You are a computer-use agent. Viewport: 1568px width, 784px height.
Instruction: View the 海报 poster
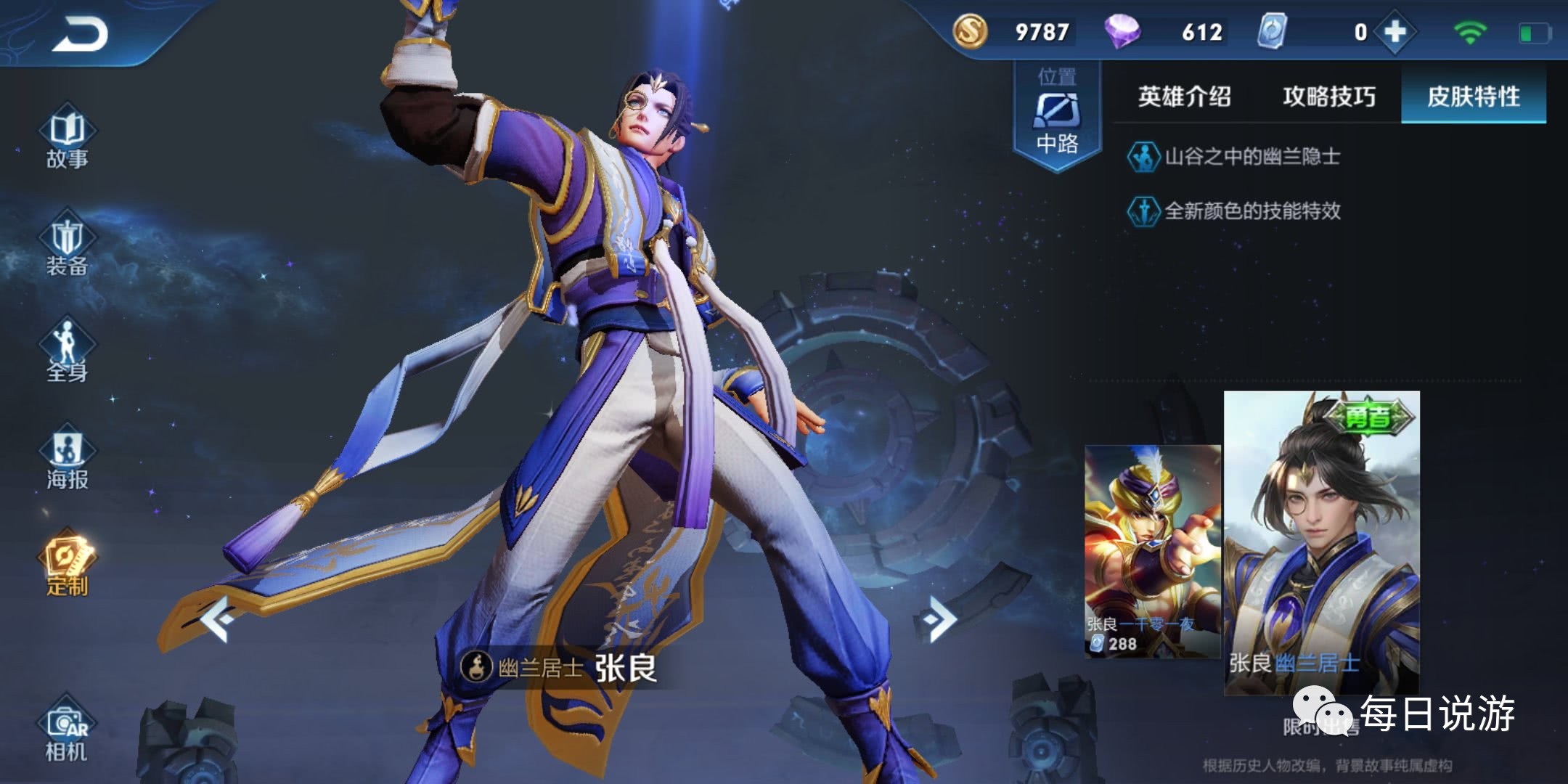tap(67, 459)
